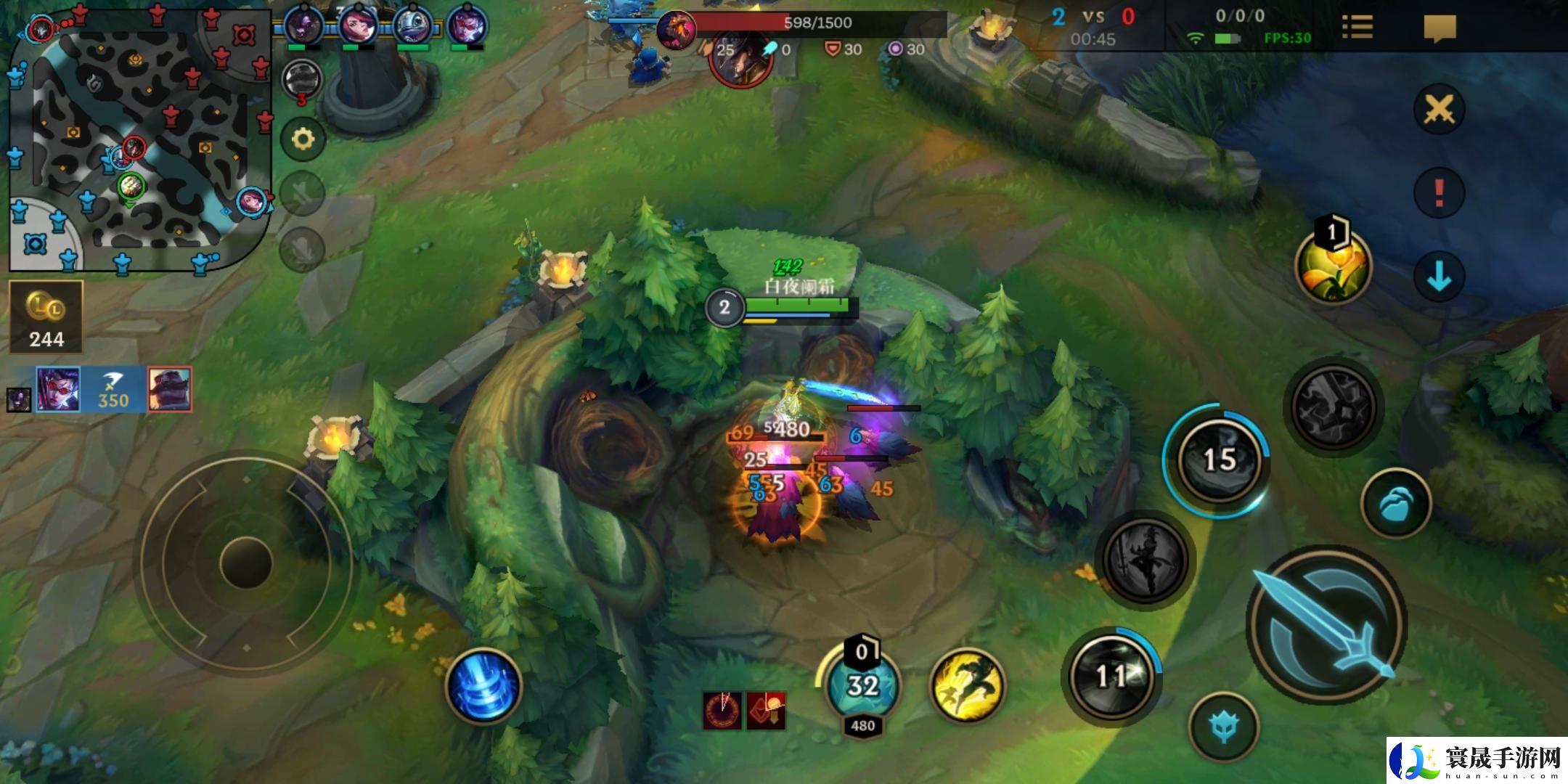
Task: Toggle the muted speaker icon
Action: click(302, 192)
